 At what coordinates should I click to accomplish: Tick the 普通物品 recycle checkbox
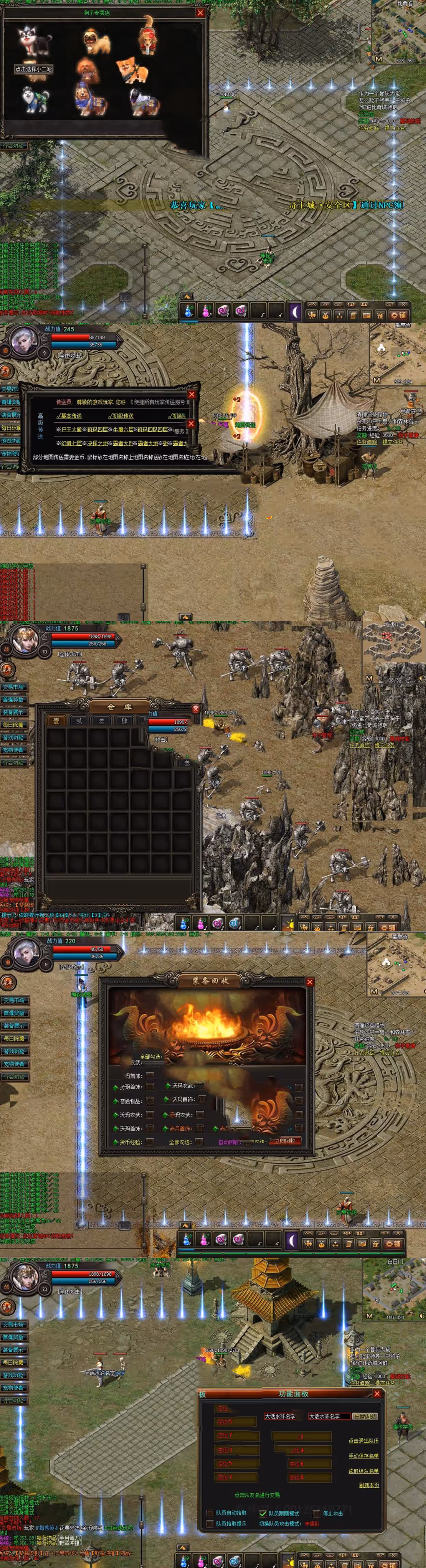pos(150,1101)
